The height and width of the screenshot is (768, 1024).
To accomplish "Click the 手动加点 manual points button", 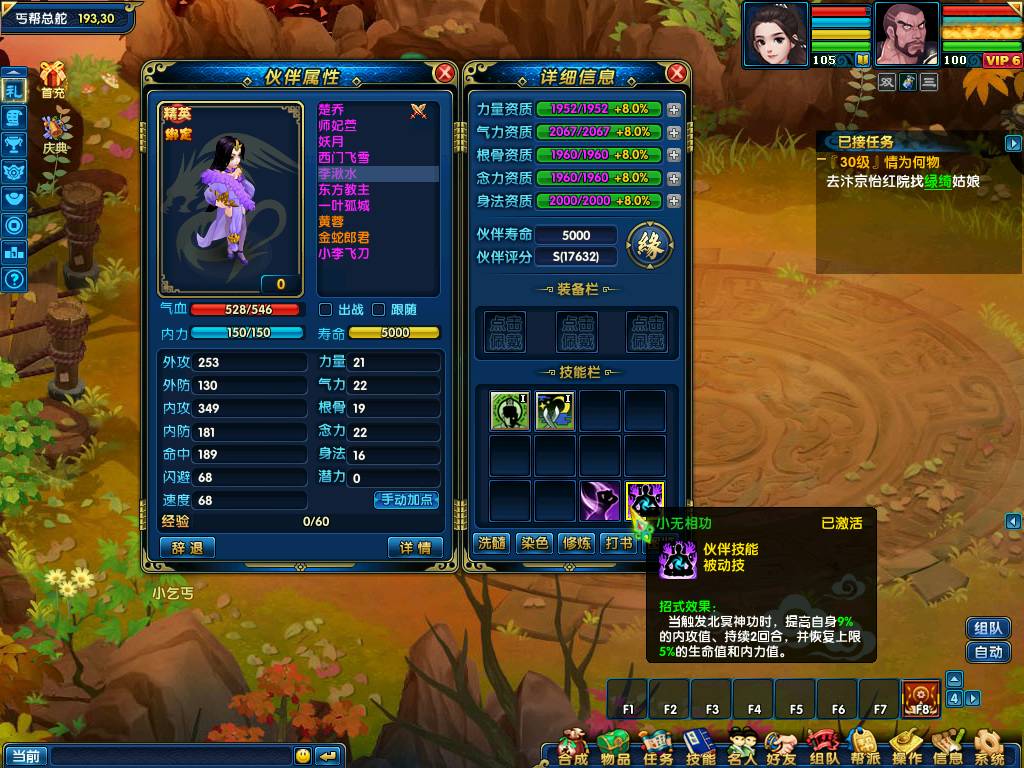I will coord(406,500).
